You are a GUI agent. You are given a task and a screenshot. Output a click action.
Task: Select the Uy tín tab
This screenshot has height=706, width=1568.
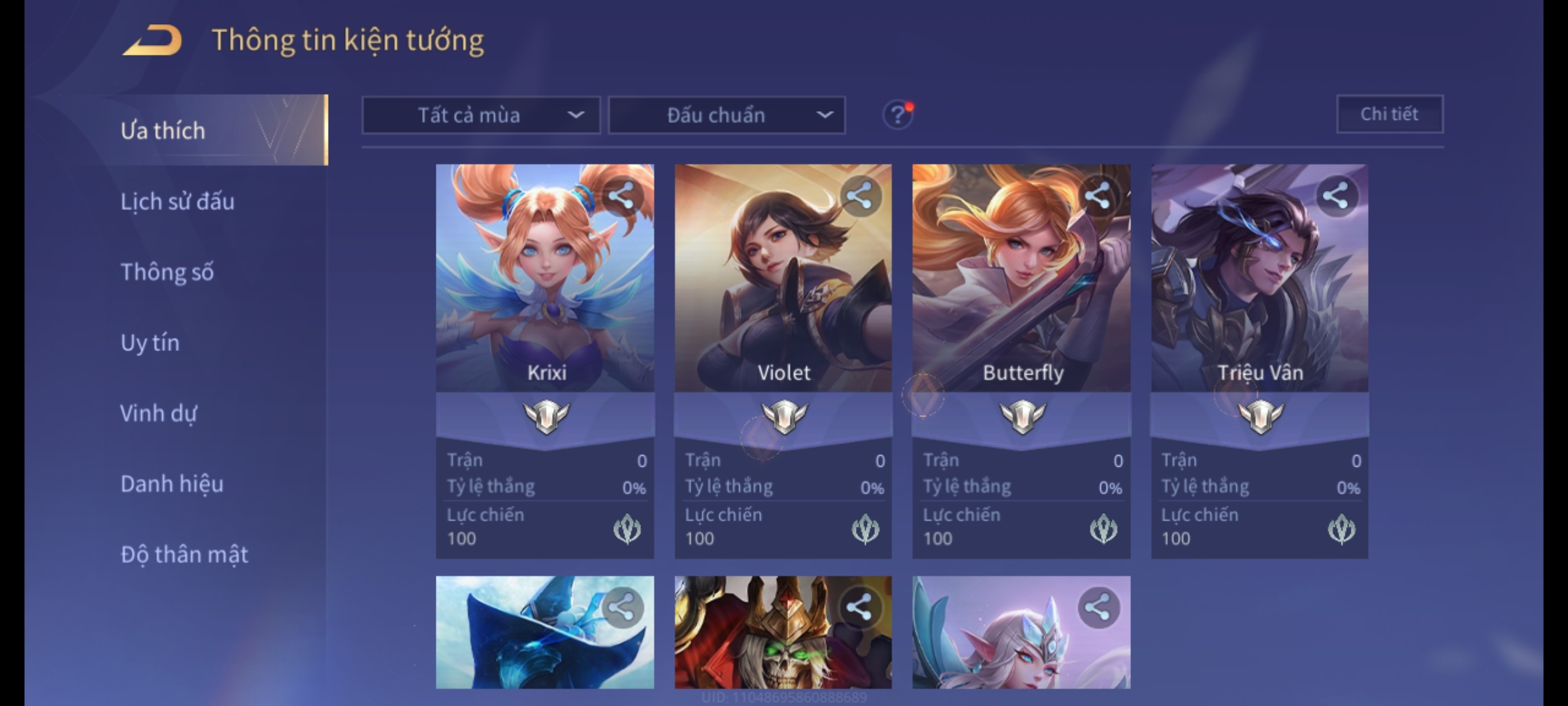pyautogui.click(x=150, y=343)
